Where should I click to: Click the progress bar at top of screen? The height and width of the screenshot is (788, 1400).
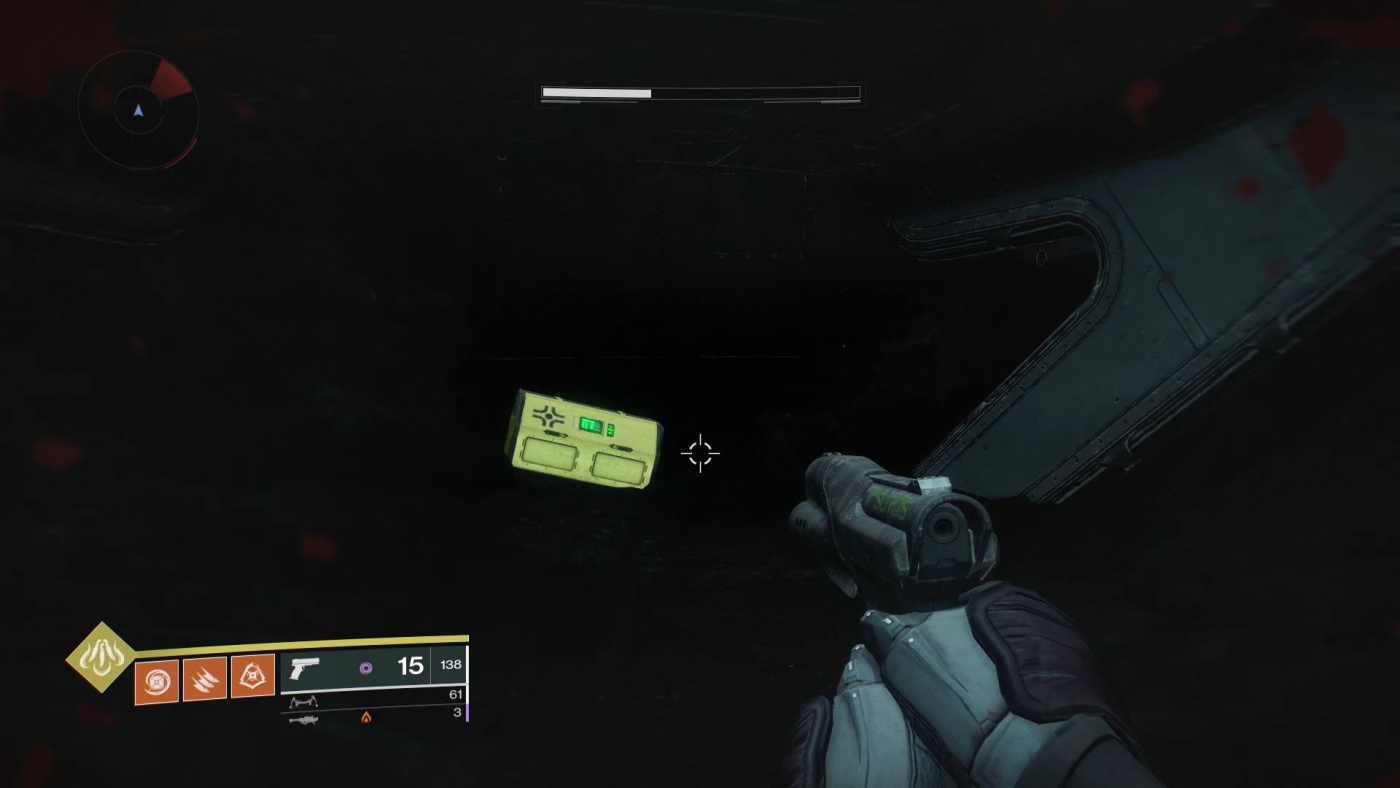pyautogui.click(x=700, y=91)
